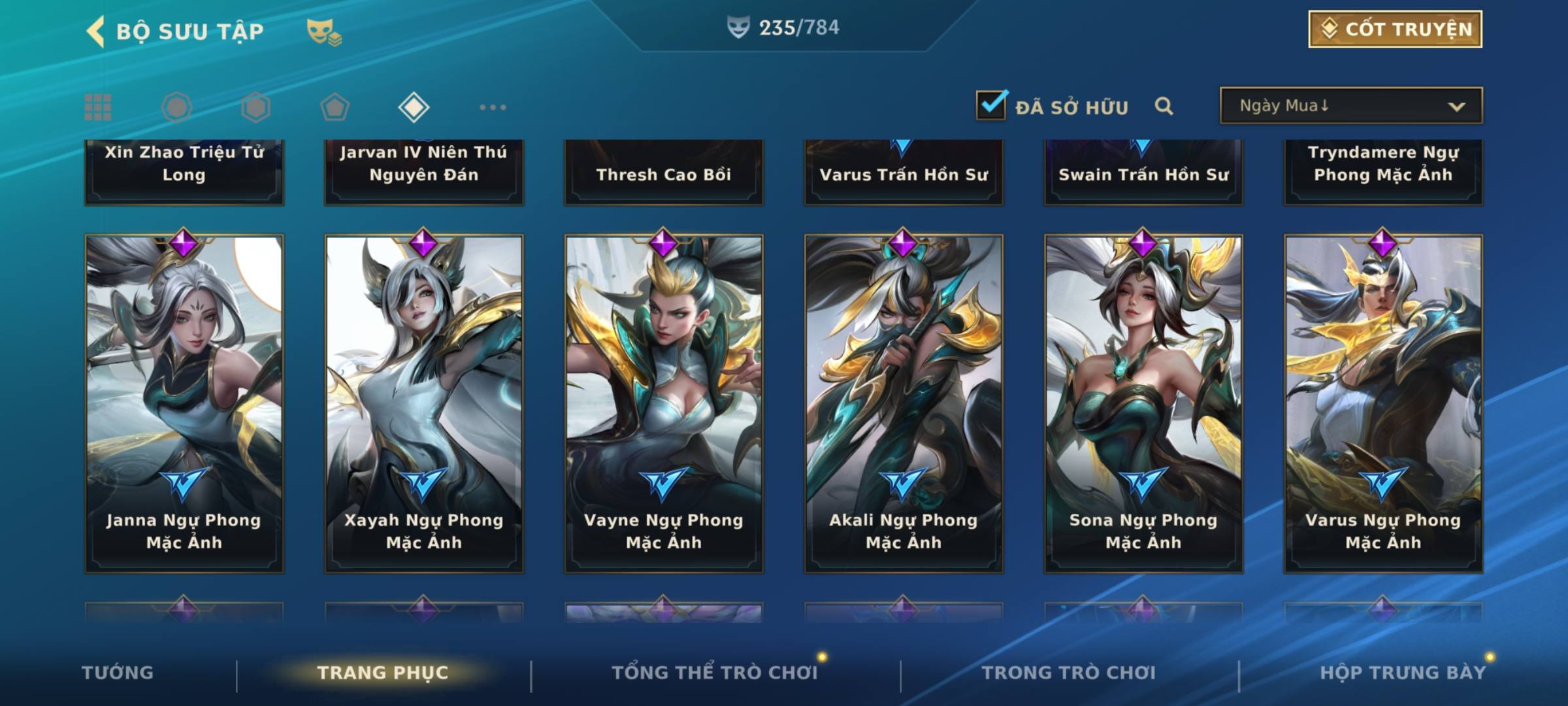Go back from Bộ Sưu Tập screen

coord(95,31)
